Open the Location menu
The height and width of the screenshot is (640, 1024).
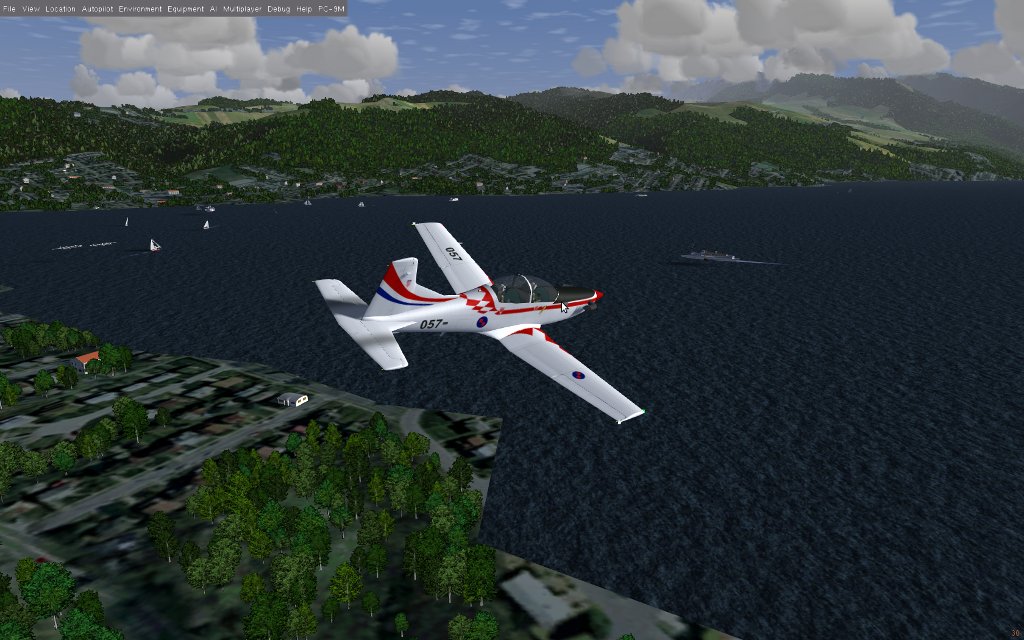click(x=60, y=8)
